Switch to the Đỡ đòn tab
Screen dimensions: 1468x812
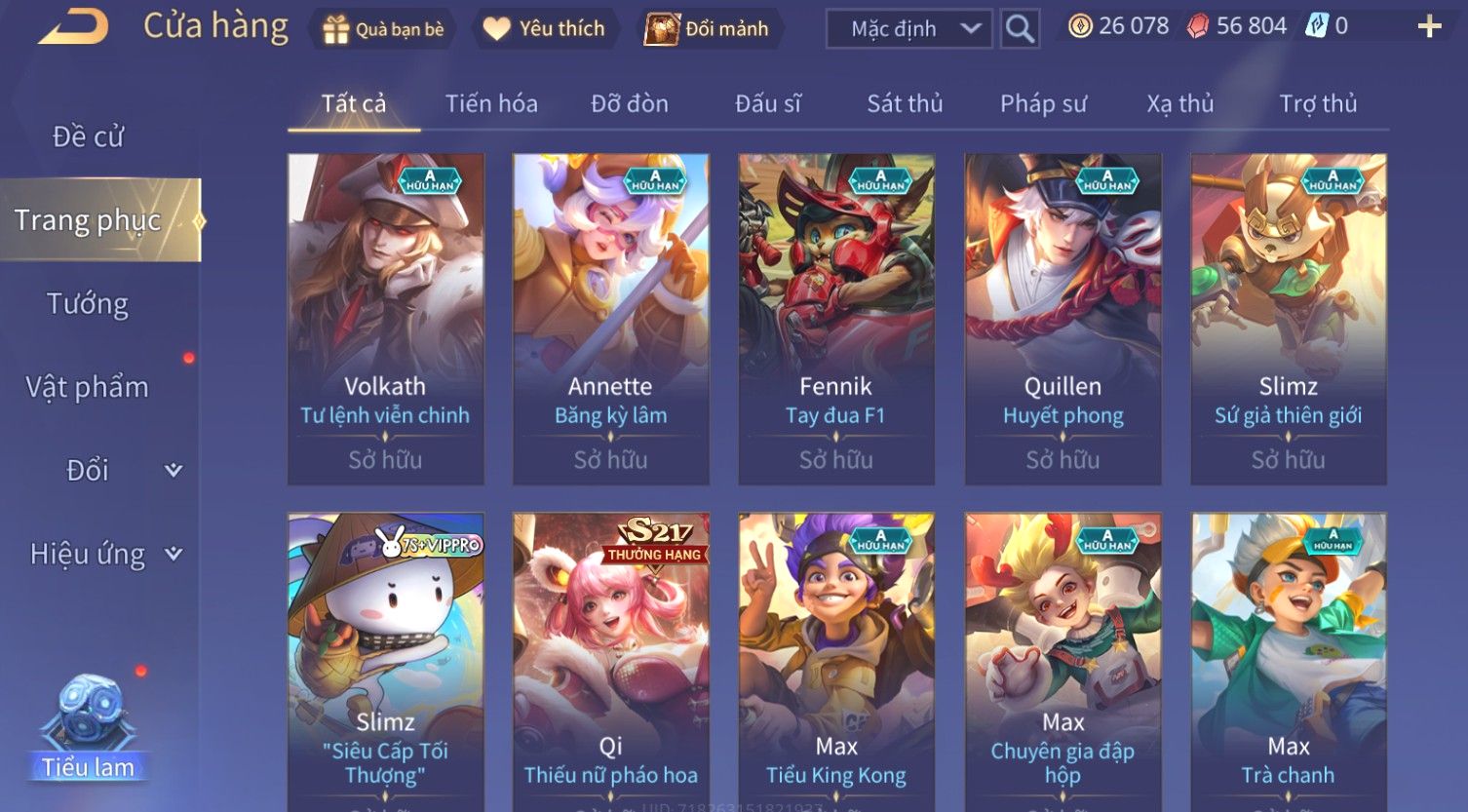[x=630, y=103]
